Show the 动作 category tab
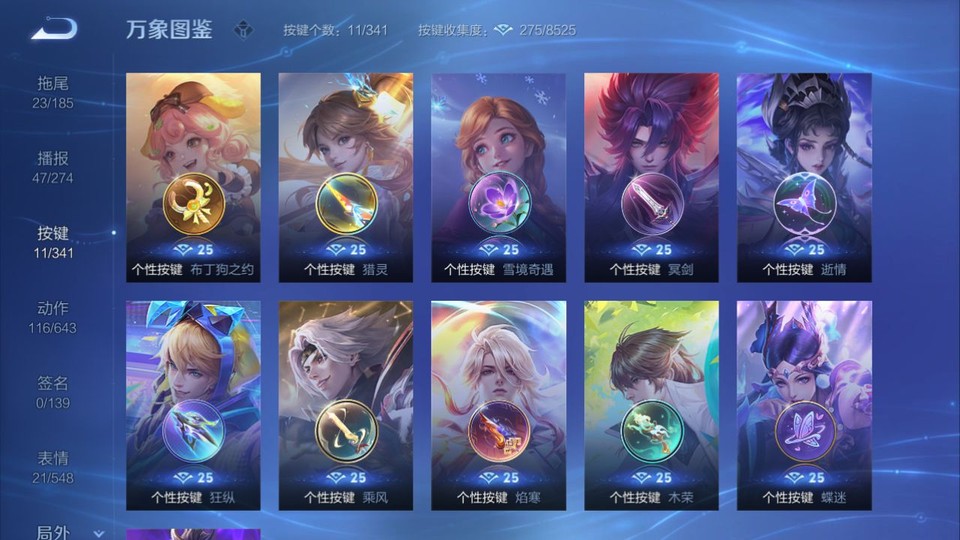This screenshot has height=540, width=960. coord(53,316)
